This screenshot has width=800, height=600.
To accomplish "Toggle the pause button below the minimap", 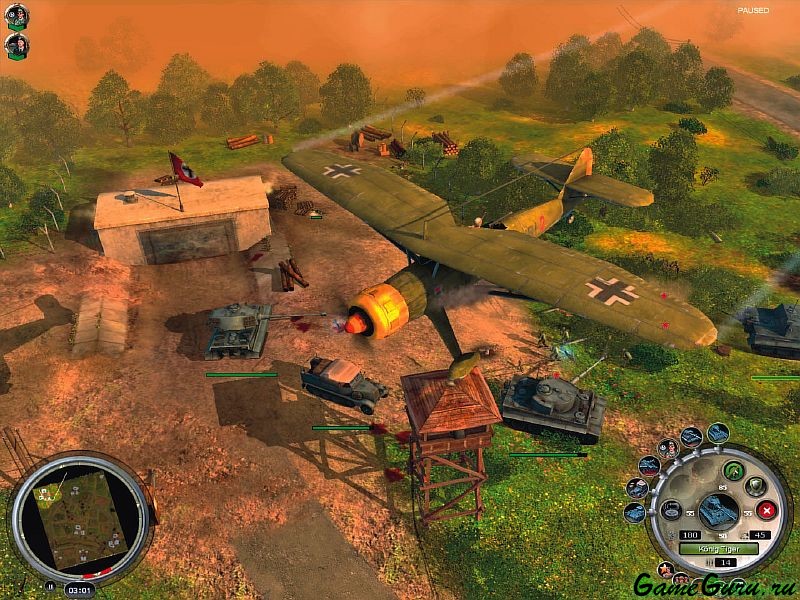I will 50,587.
